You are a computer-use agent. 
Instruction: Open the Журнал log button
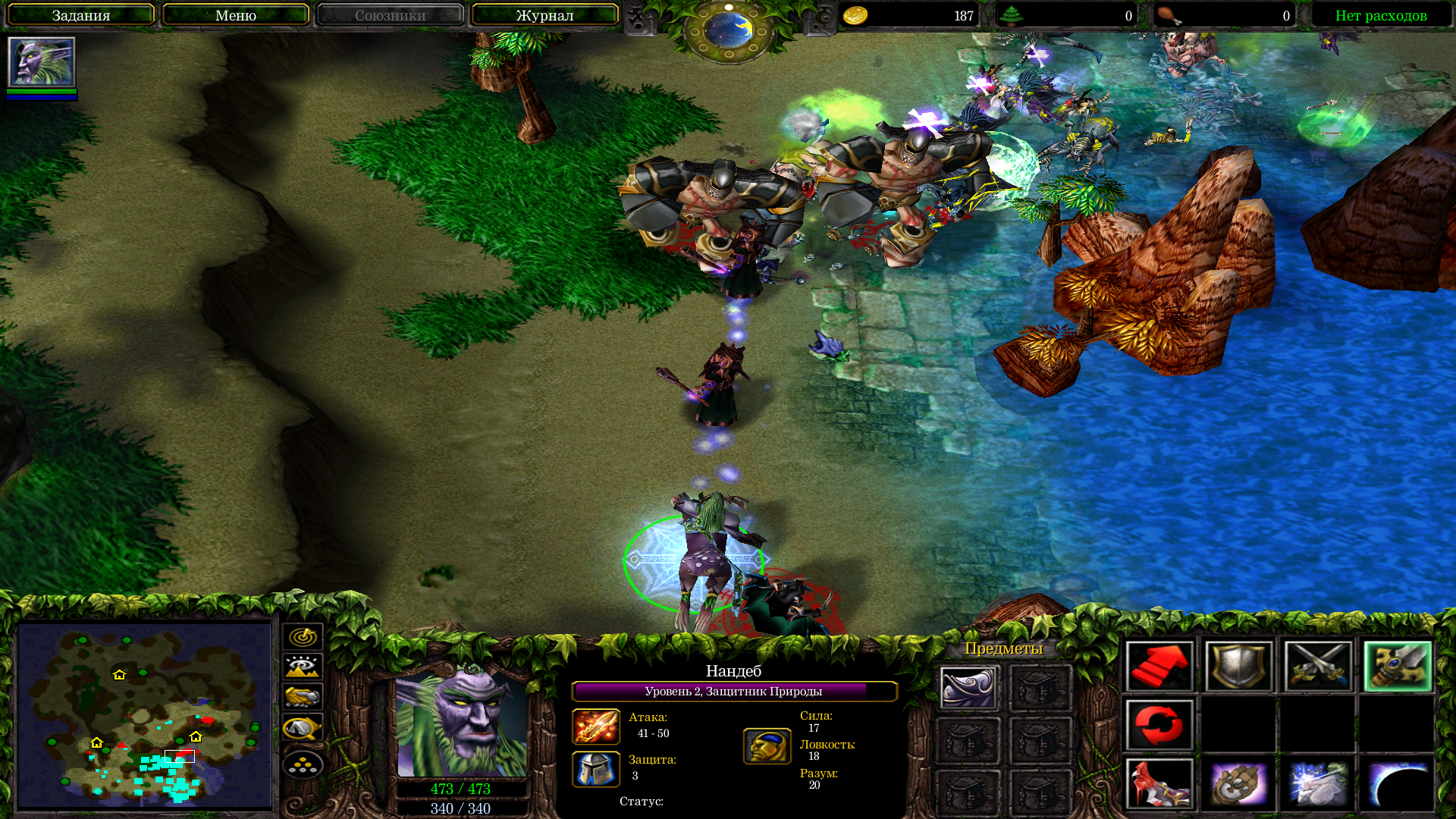click(544, 15)
